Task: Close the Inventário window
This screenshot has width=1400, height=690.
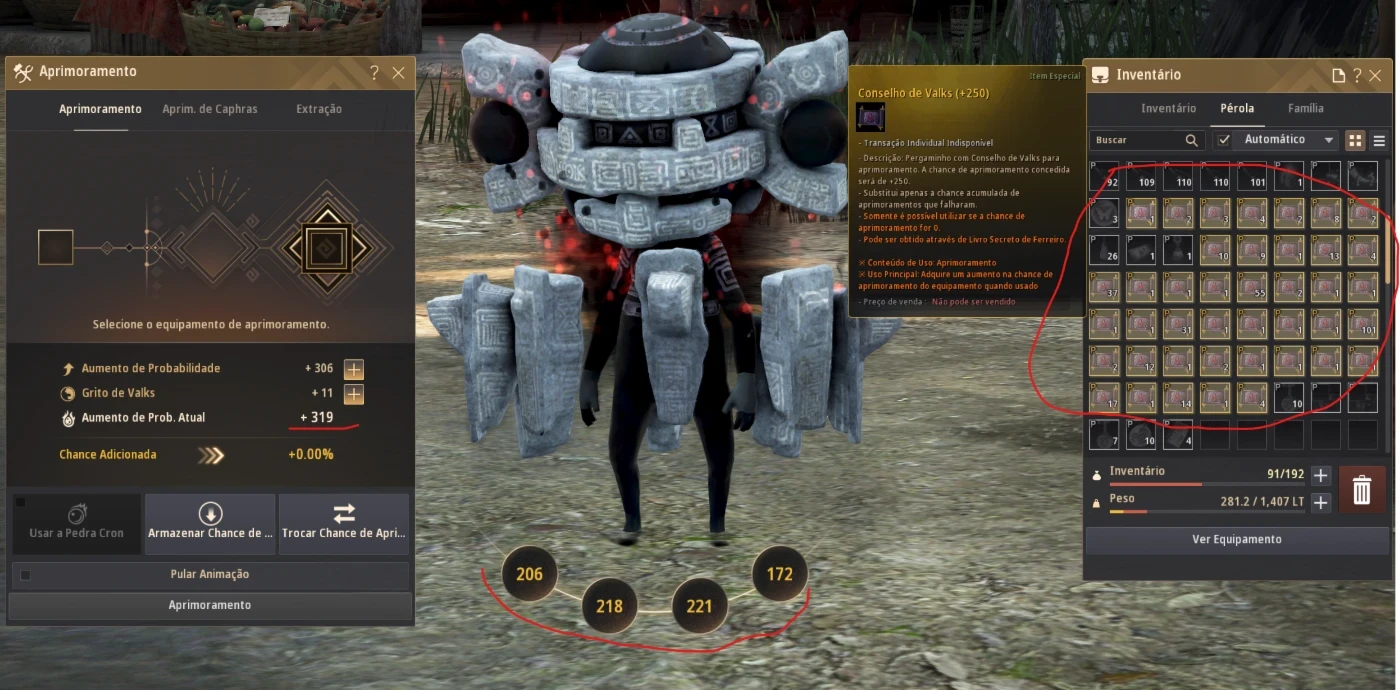Action: (x=1376, y=75)
